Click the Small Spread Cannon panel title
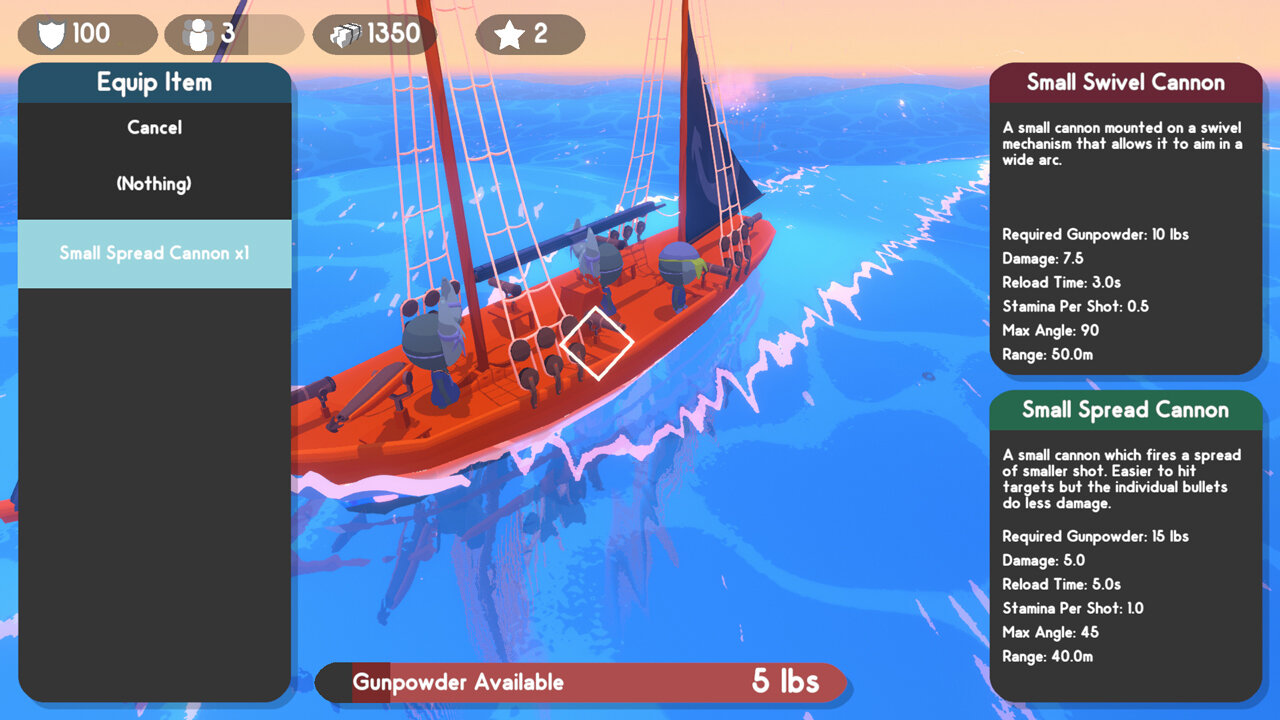 point(1126,410)
